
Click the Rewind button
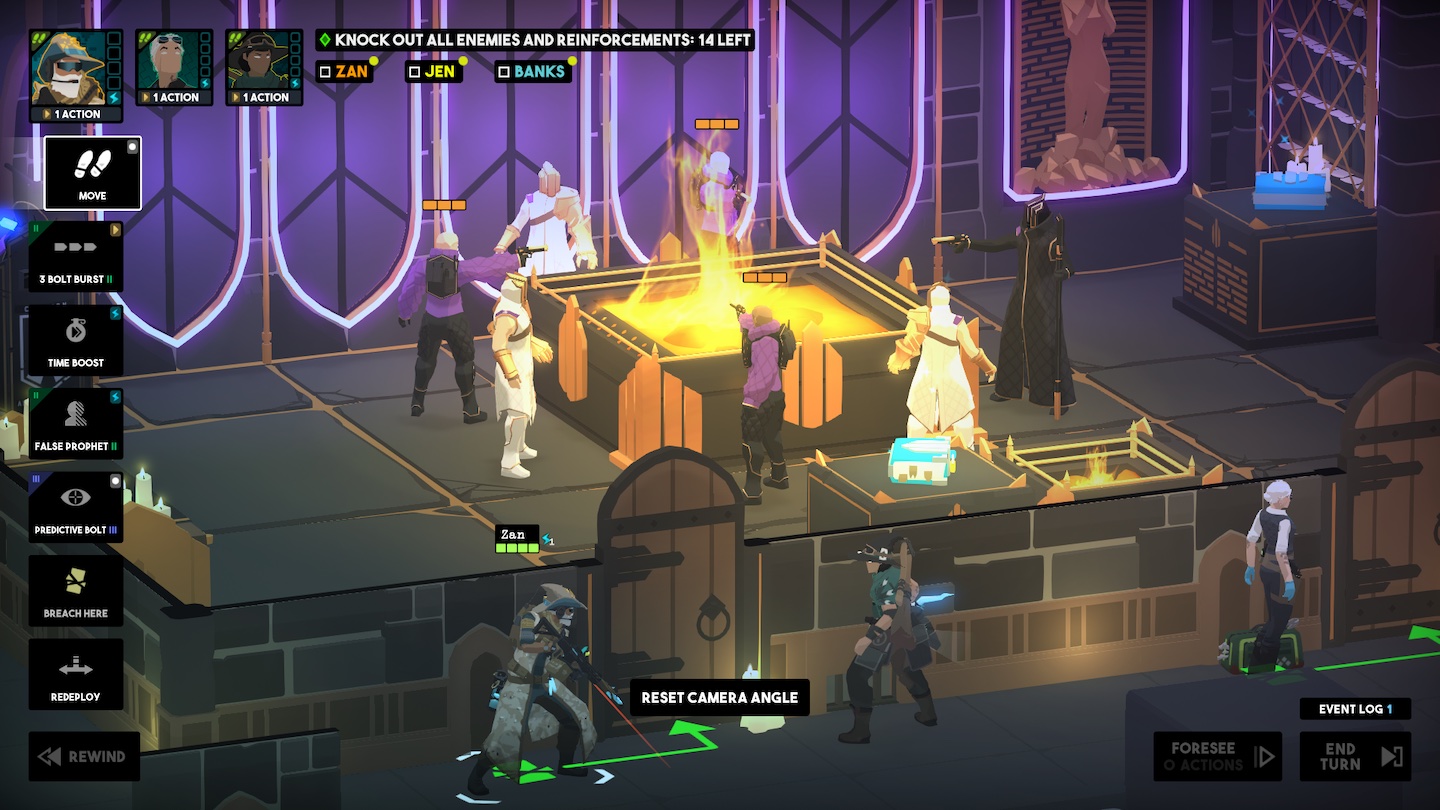tap(84, 756)
